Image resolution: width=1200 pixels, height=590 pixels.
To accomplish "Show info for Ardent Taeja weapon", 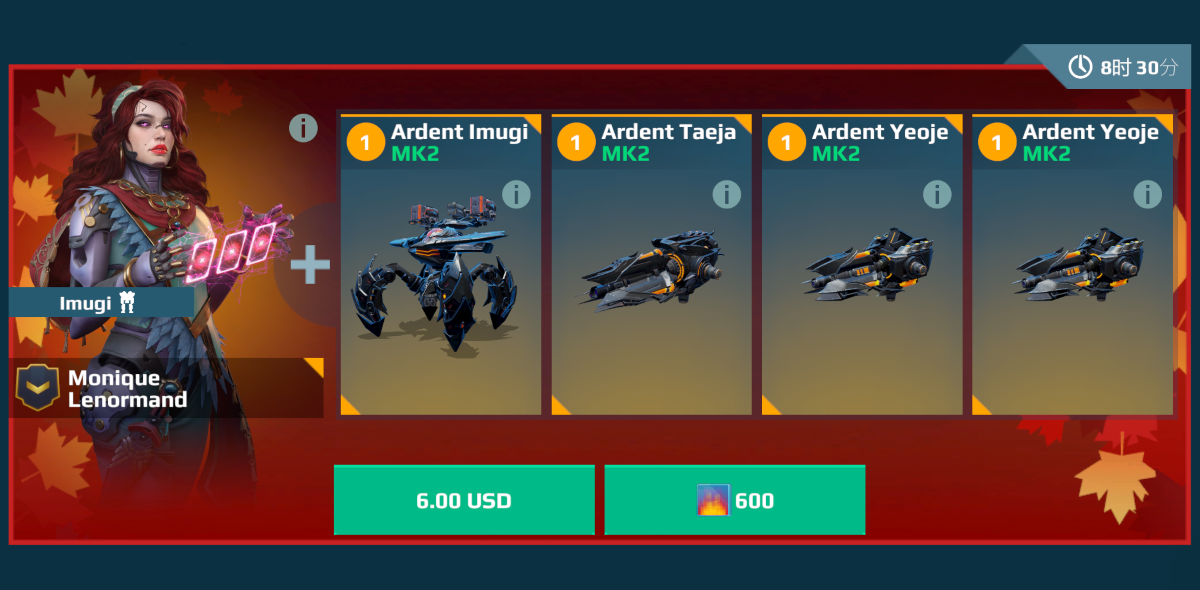I will pos(727,194).
